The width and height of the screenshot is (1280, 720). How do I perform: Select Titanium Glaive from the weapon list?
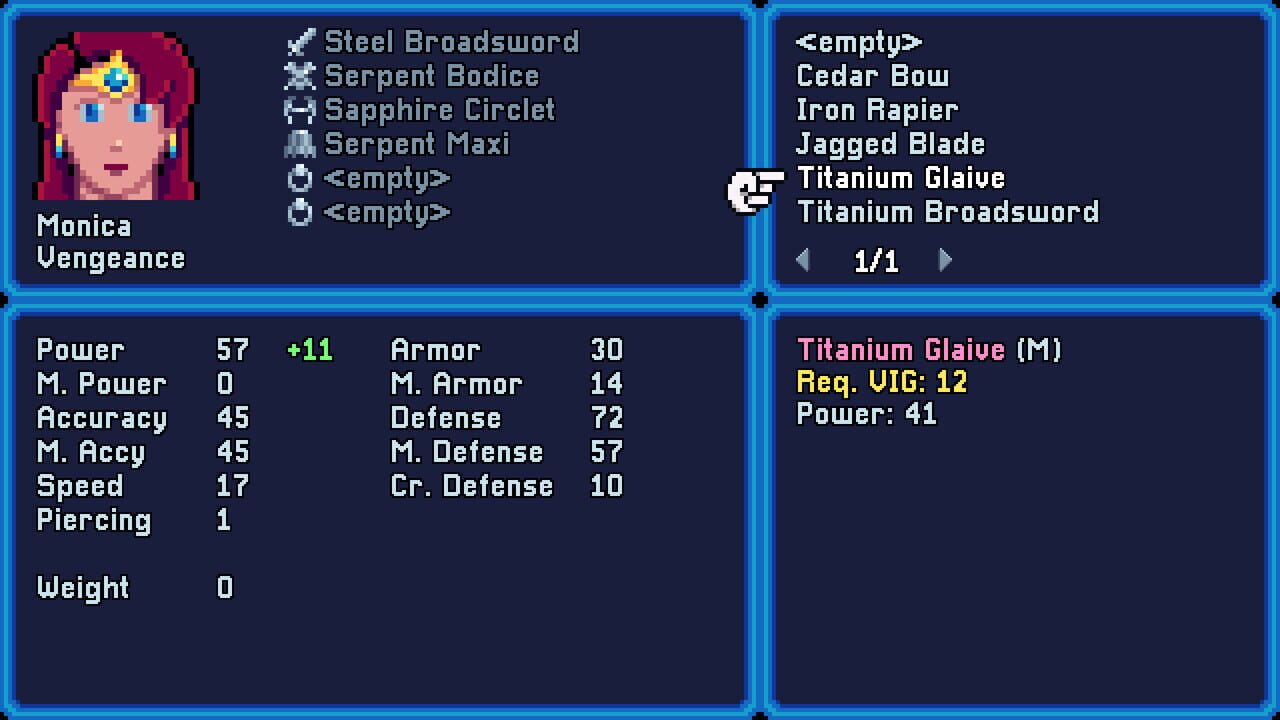pyautogui.click(x=900, y=177)
